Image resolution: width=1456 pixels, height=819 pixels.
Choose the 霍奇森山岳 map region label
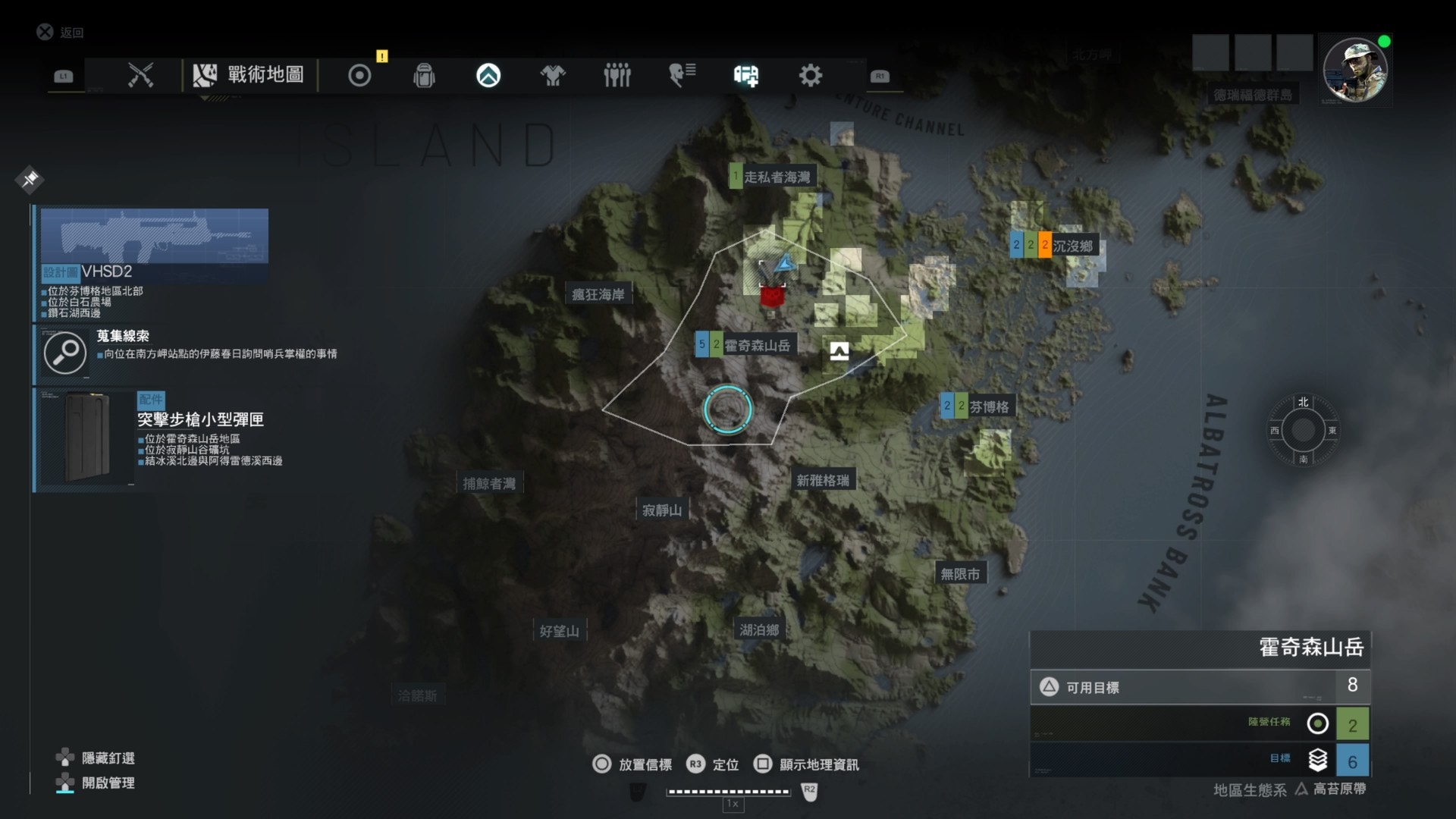(756, 346)
